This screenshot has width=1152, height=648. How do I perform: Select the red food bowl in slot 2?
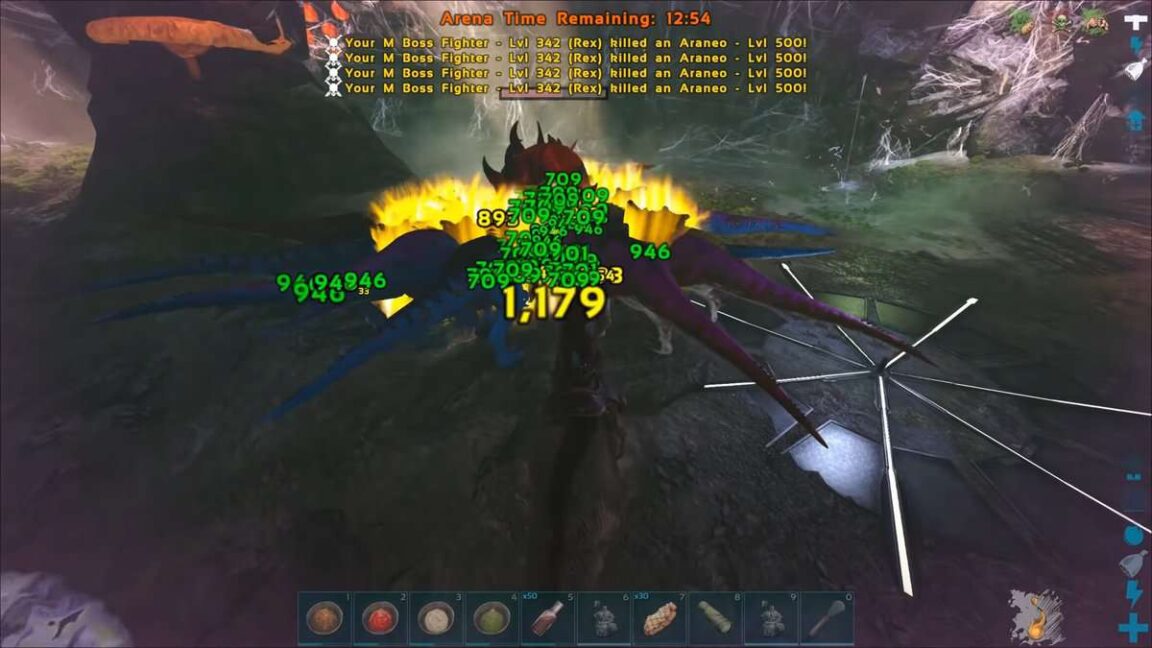click(380, 618)
